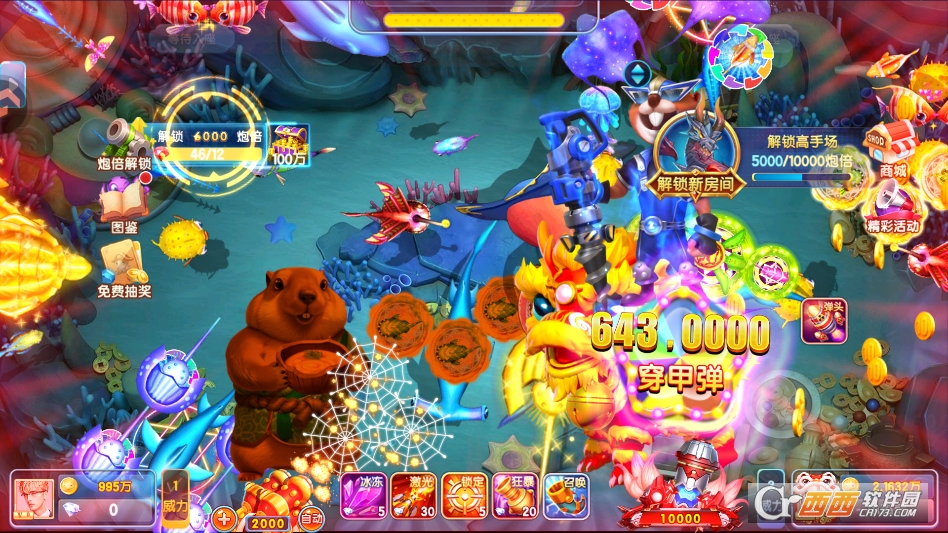This screenshot has width=948, height=533.
Task: Claim the 100万 treasure chest reward
Action: tap(289, 144)
